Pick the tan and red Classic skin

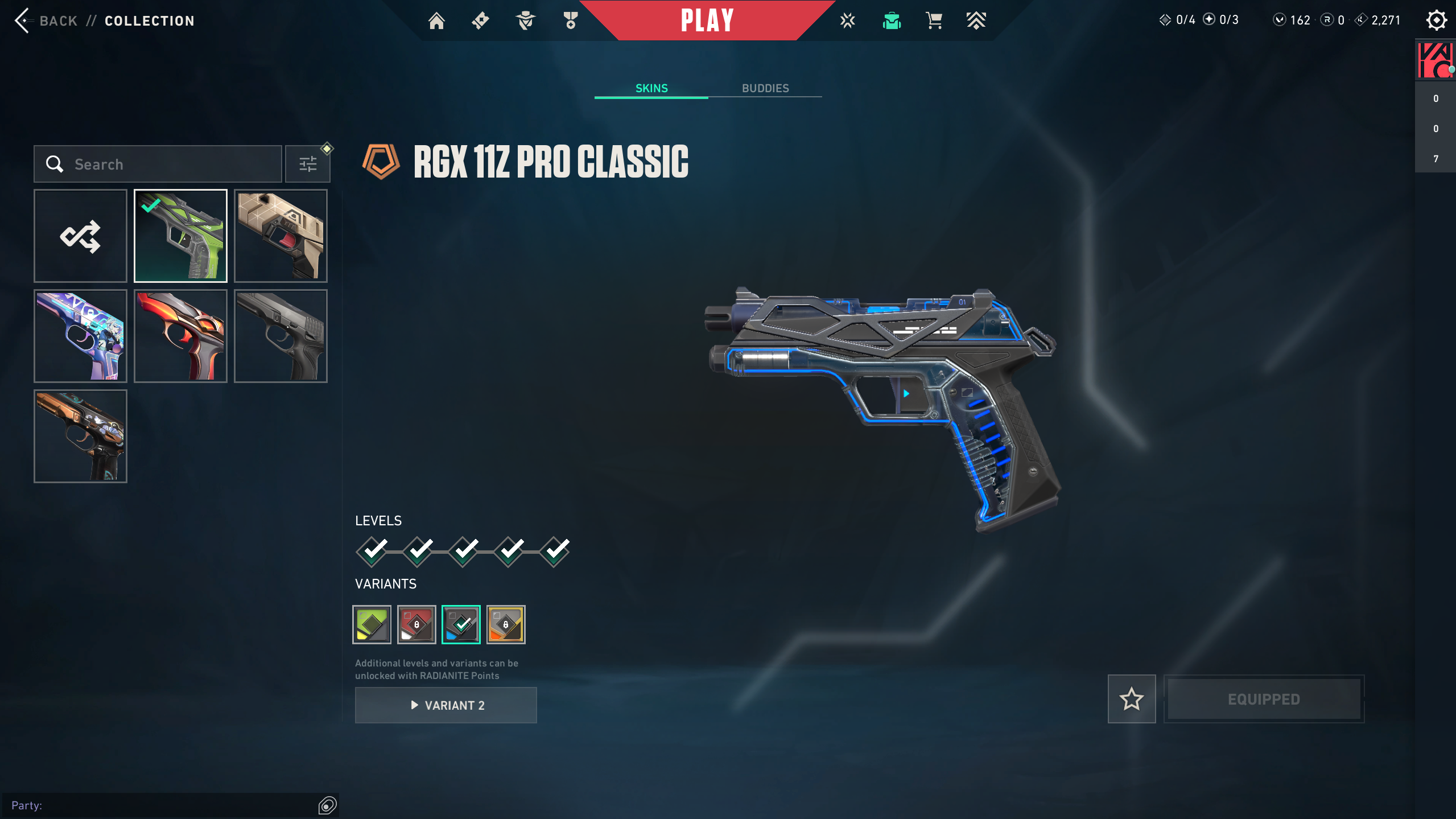(x=281, y=236)
